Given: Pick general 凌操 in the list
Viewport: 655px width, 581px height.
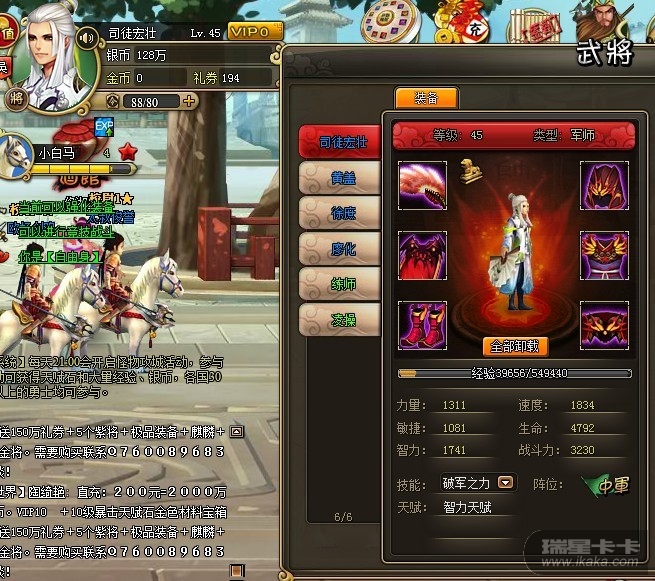Looking at the screenshot, I should click(342, 319).
